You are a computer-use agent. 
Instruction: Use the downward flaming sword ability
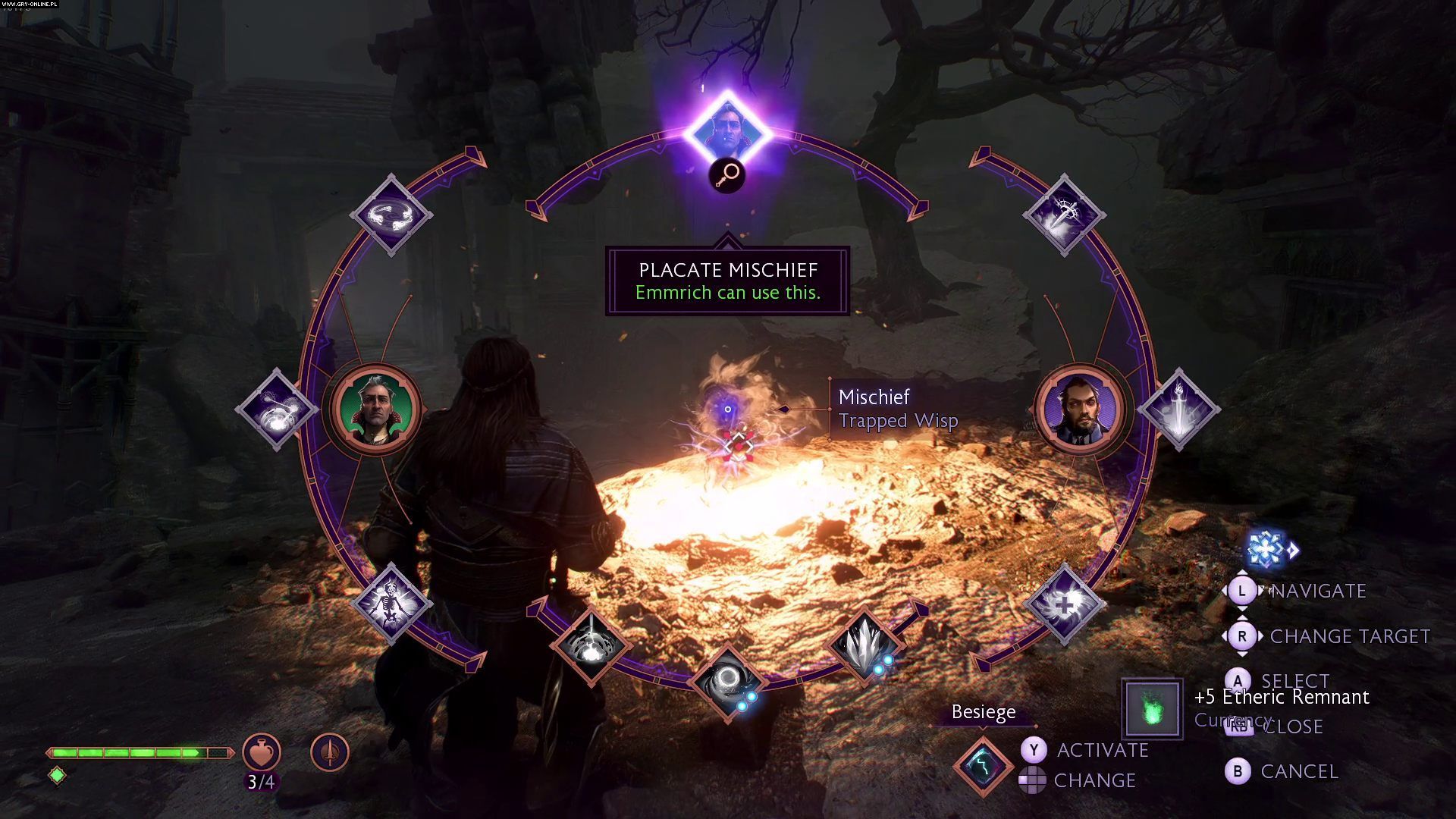(1178, 409)
